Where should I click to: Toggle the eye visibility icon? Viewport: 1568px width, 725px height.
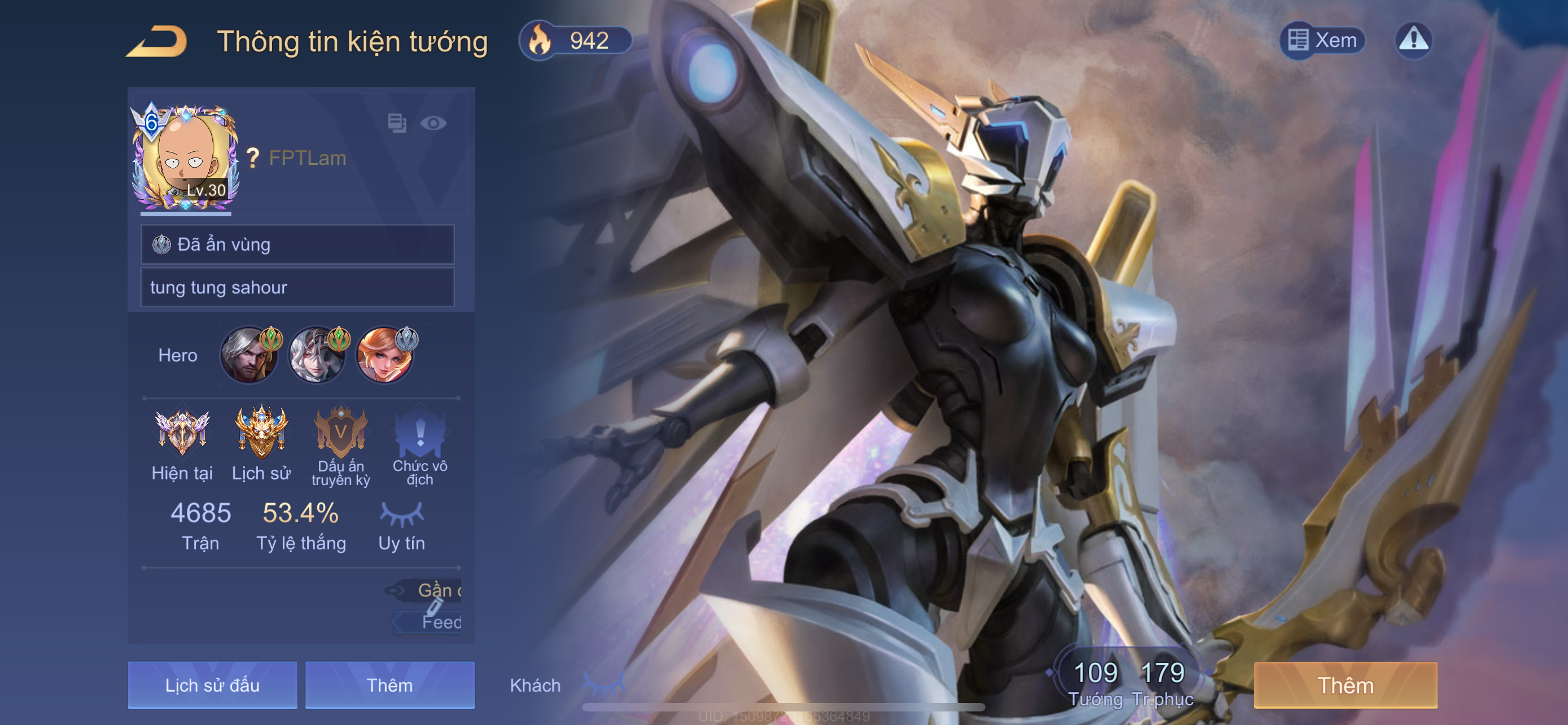(433, 124)
